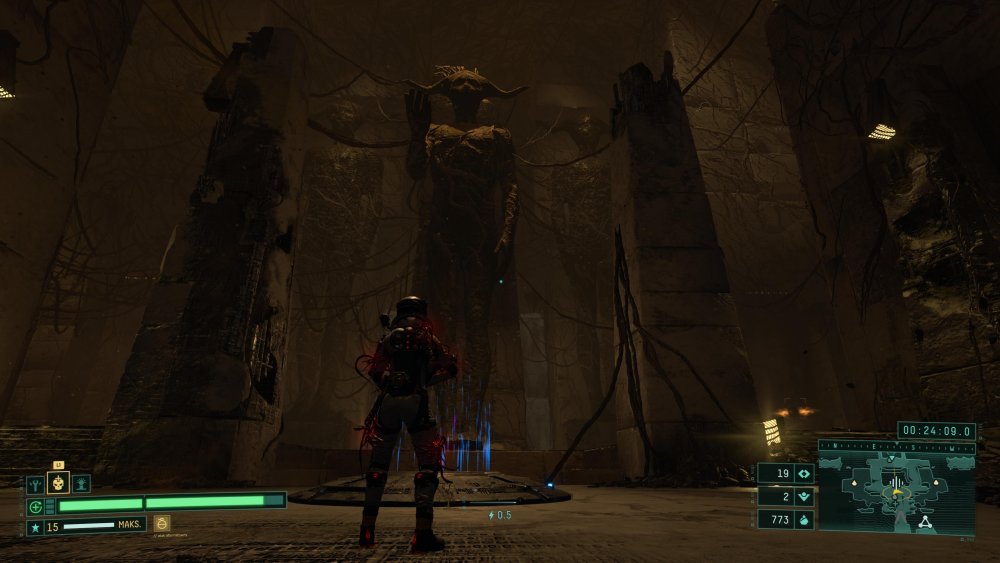Image resolution: width=1000 pixels, height=563 pixels.
Task: Click the star proficiency icon
Action: pos(35,526)
